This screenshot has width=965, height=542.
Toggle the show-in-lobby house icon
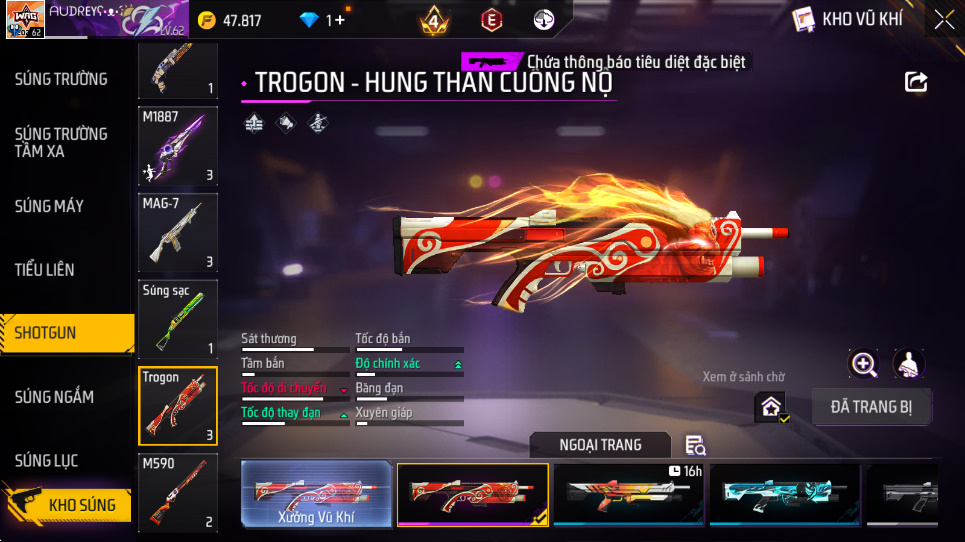[x=771, y=407]
